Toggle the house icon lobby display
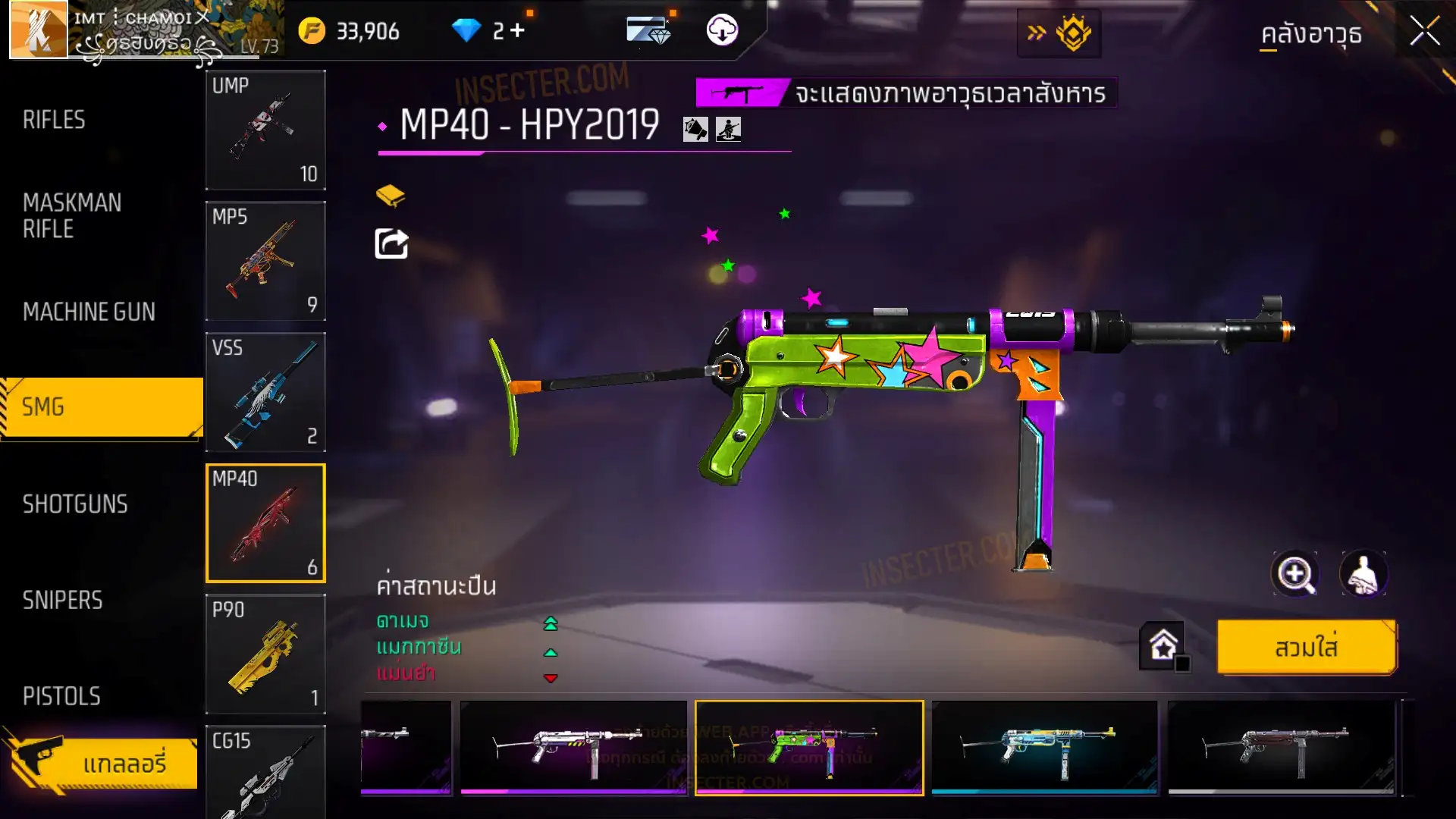The image size is (1456, 819). (1163, 646)
